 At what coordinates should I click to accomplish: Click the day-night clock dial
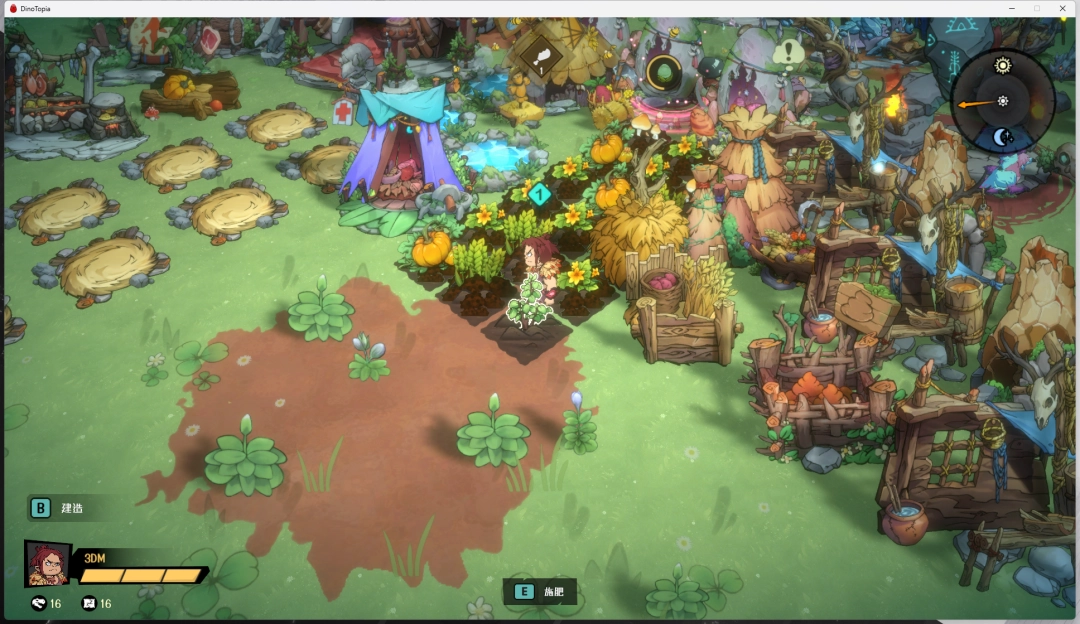click(x=1002, y=101)
